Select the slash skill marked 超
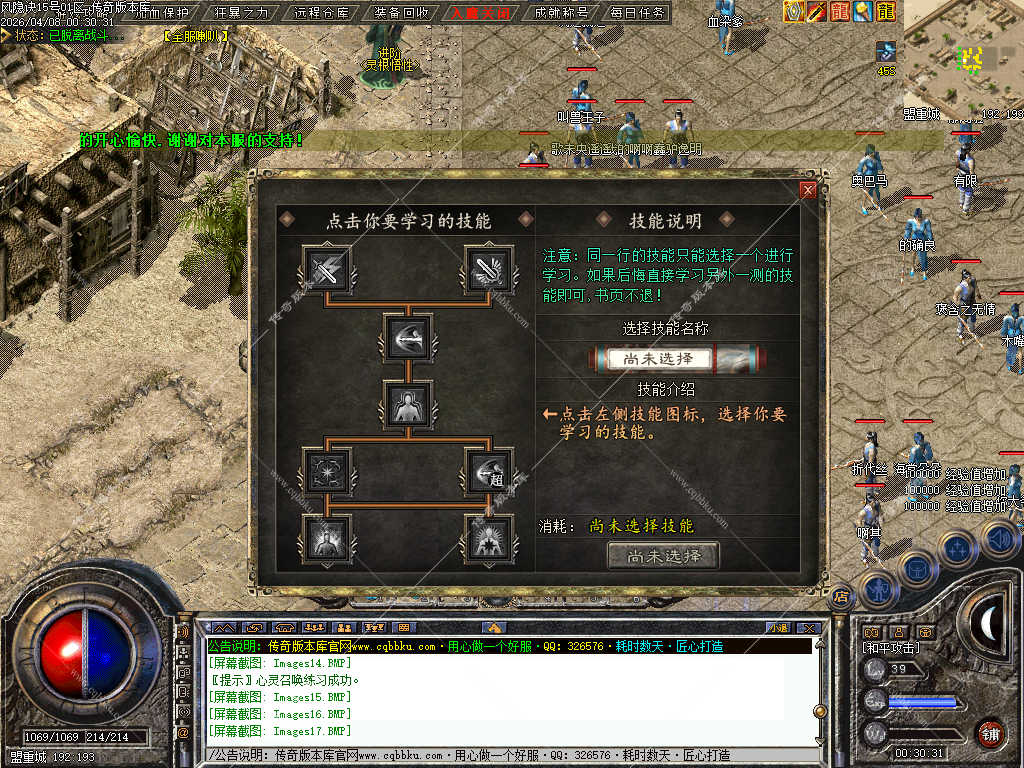The width and height of the screenshot is (1024, 768). (x=488, y=470)
